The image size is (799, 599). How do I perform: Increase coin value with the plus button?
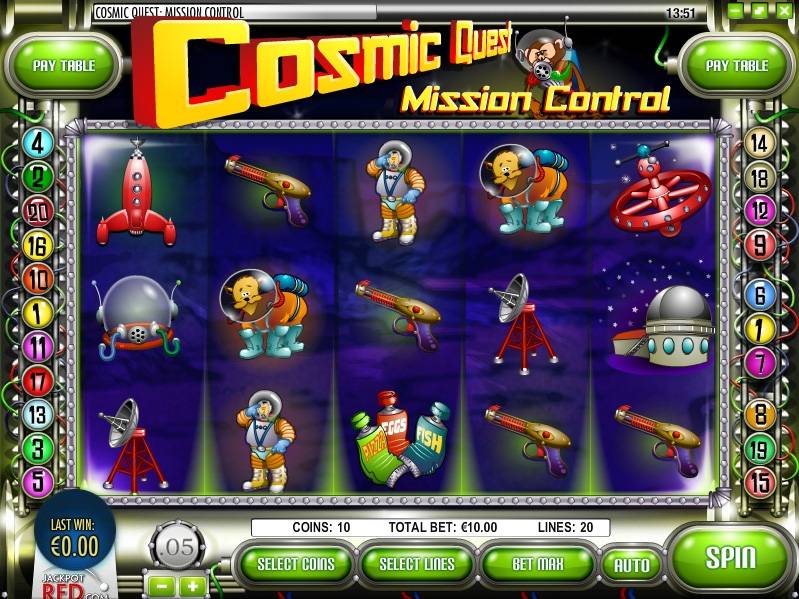192,584
